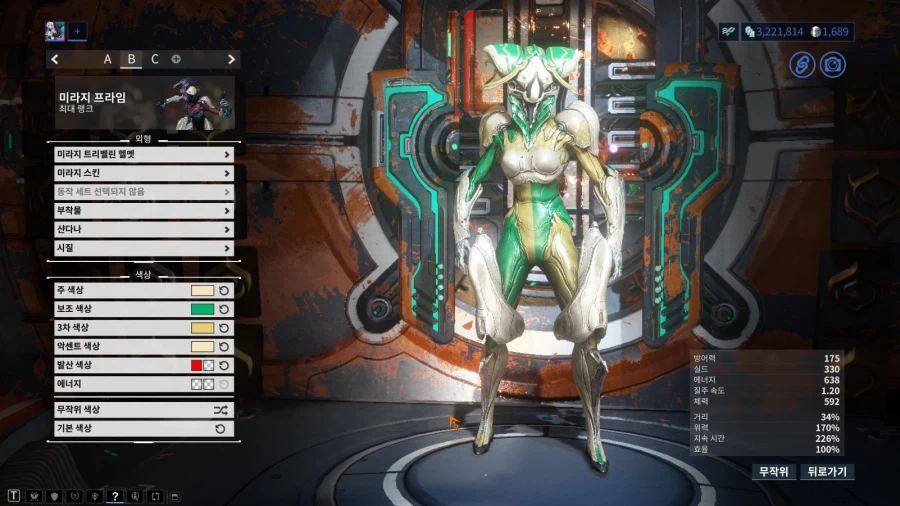
Task: Switch to appearance config tab A
Action: click(x=108, y=59)
